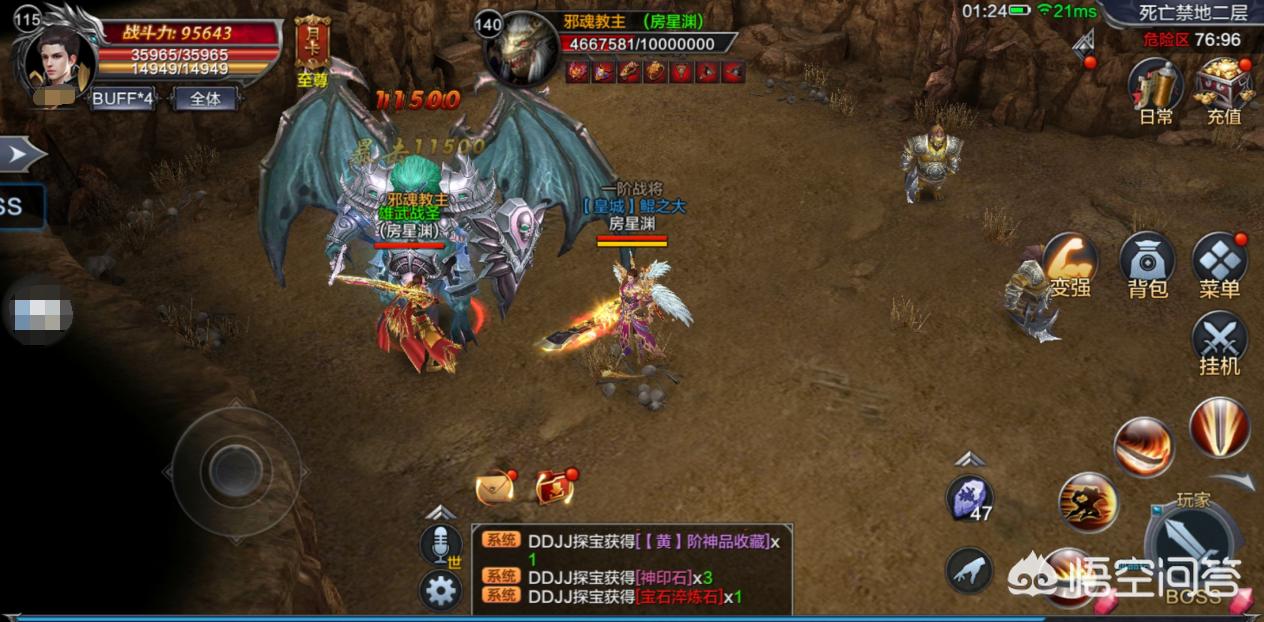1264x622 pixels.
Task: Select the 全体 attack mode button
Action: 205,99
